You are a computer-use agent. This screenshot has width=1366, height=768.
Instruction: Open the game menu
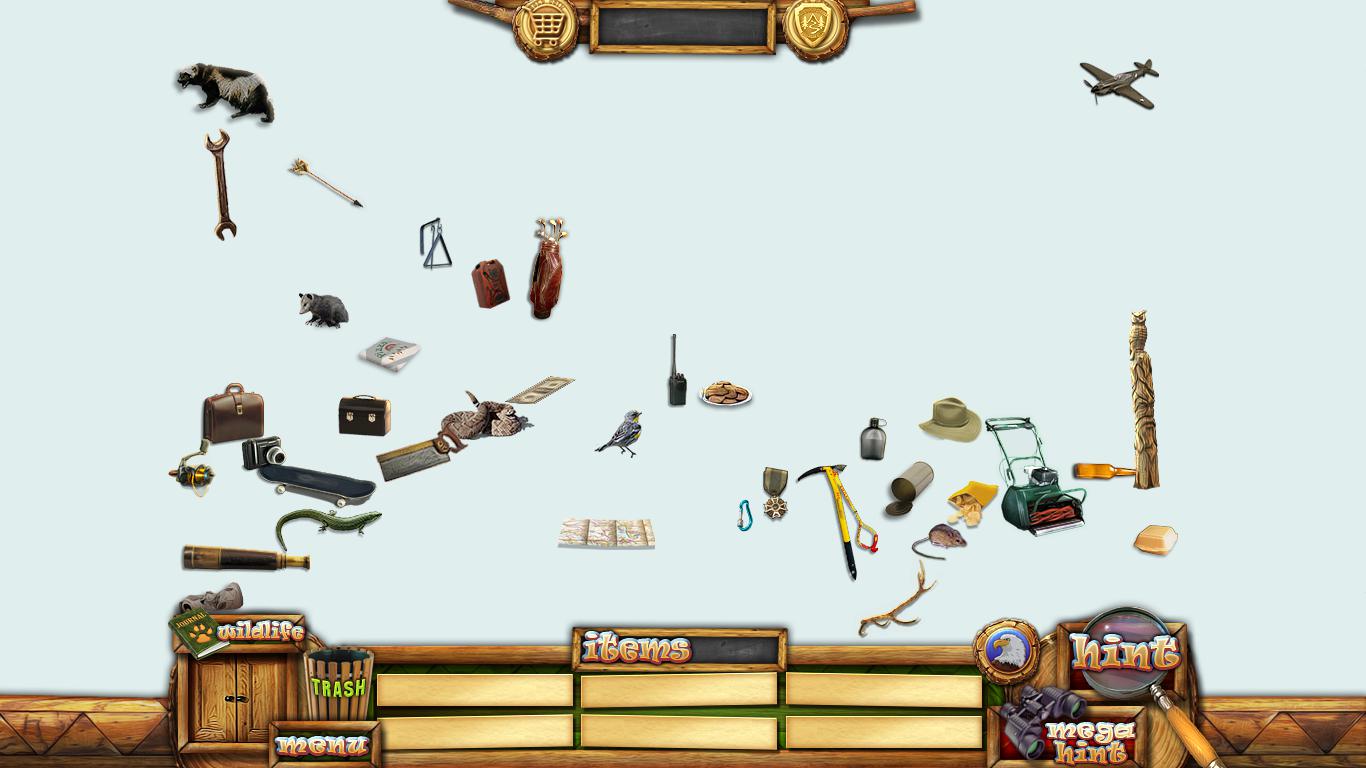(323, 745)
